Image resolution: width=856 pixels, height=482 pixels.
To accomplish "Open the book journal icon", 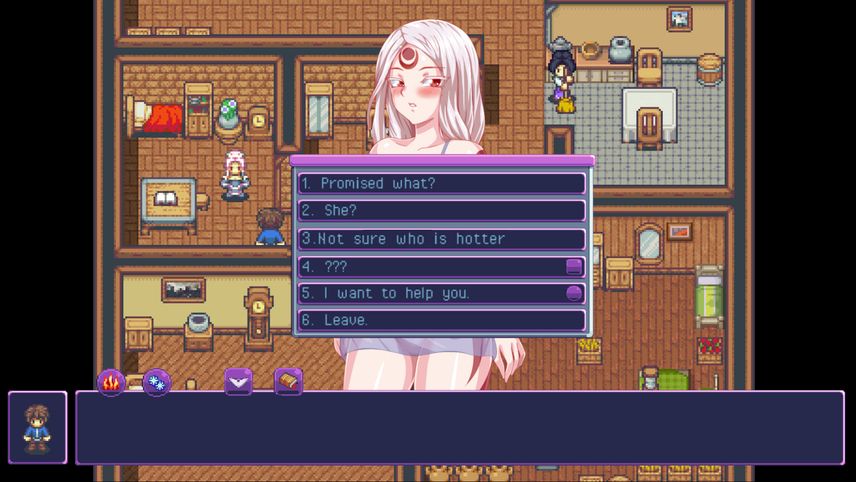I will click(288, 381).
